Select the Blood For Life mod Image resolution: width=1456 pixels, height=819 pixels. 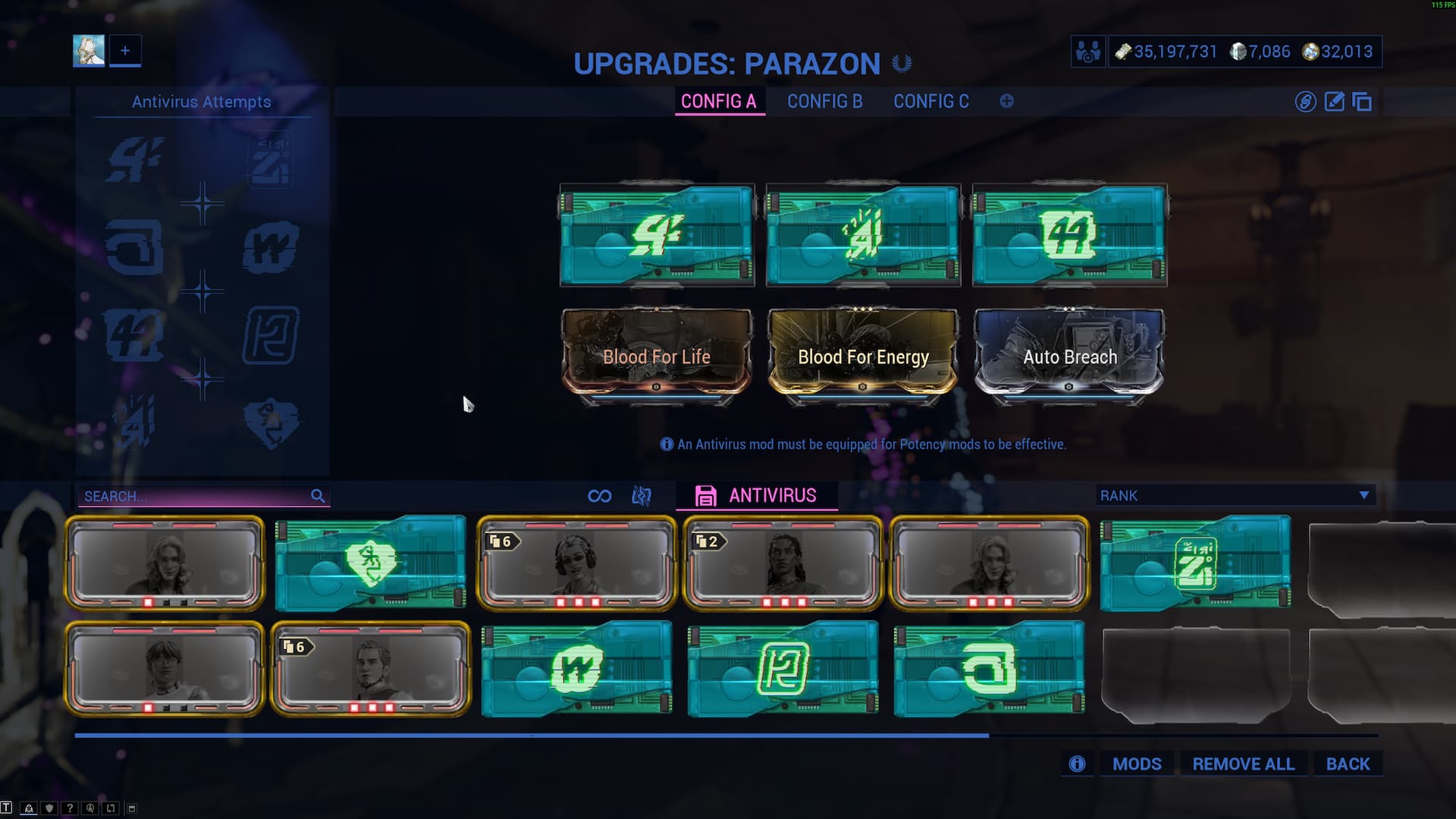coord(657,354)
